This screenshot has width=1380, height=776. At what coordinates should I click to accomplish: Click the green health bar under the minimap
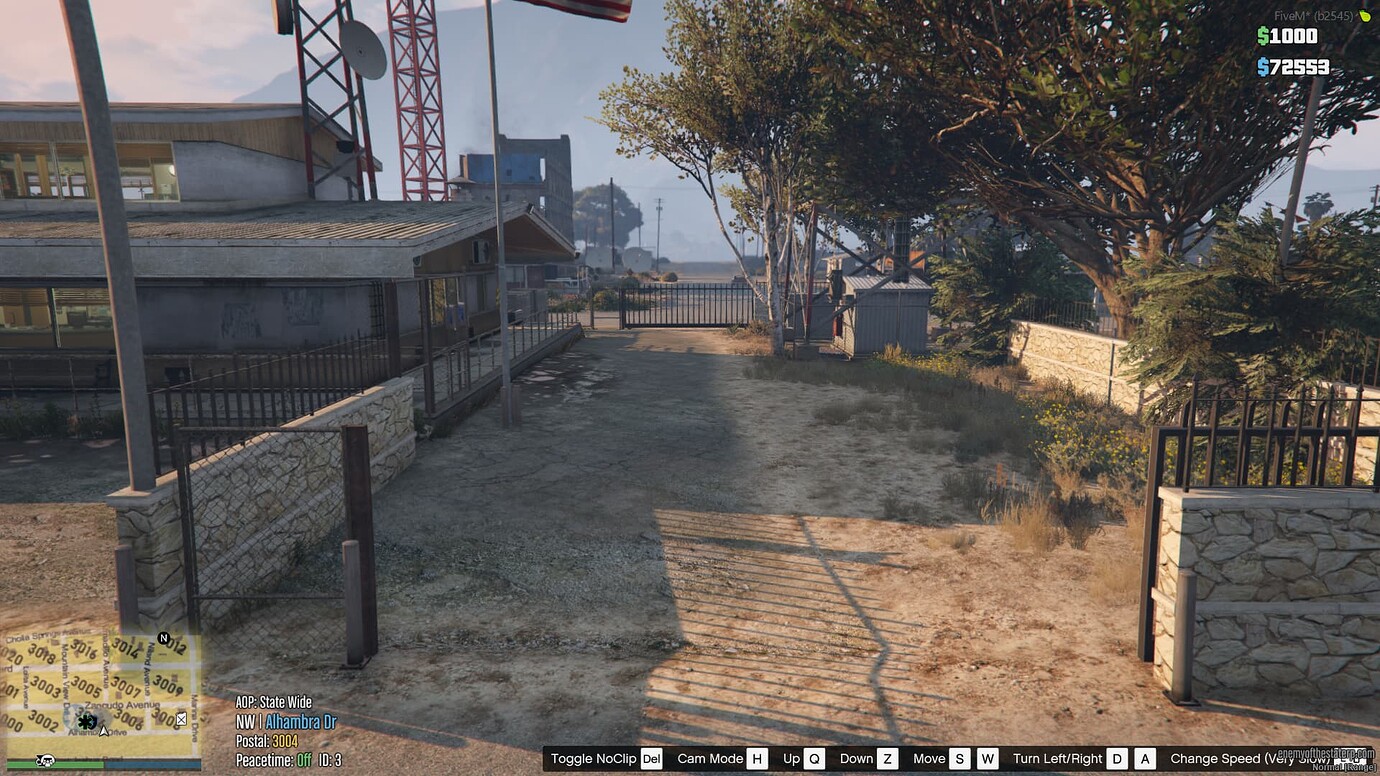pos(83,763)
